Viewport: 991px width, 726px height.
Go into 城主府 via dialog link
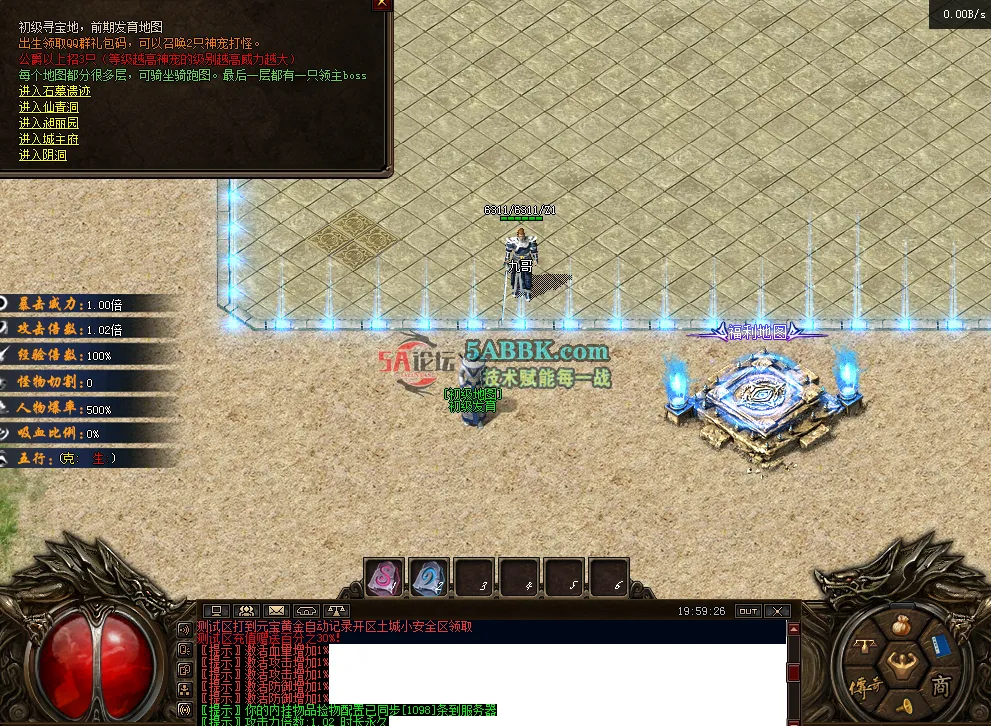(x=48, y=139)
